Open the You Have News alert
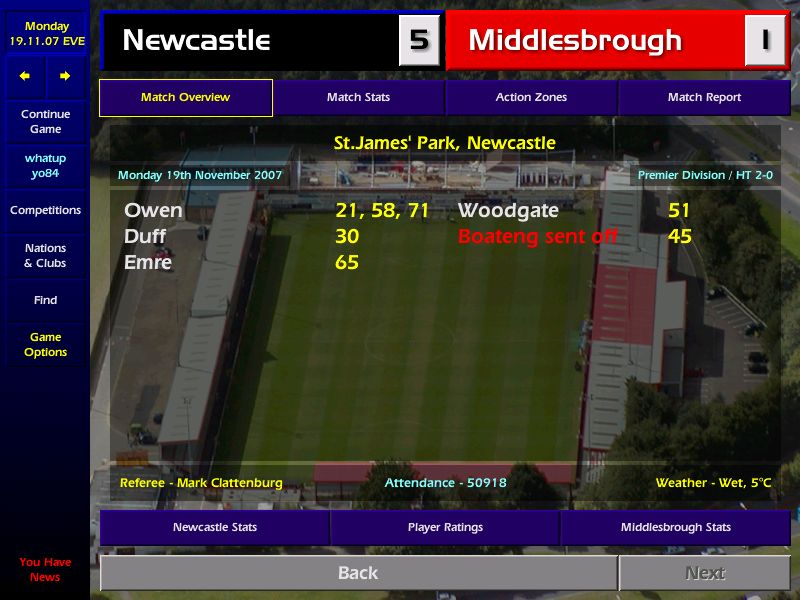 pyautogui.click(x=45, y=569)
